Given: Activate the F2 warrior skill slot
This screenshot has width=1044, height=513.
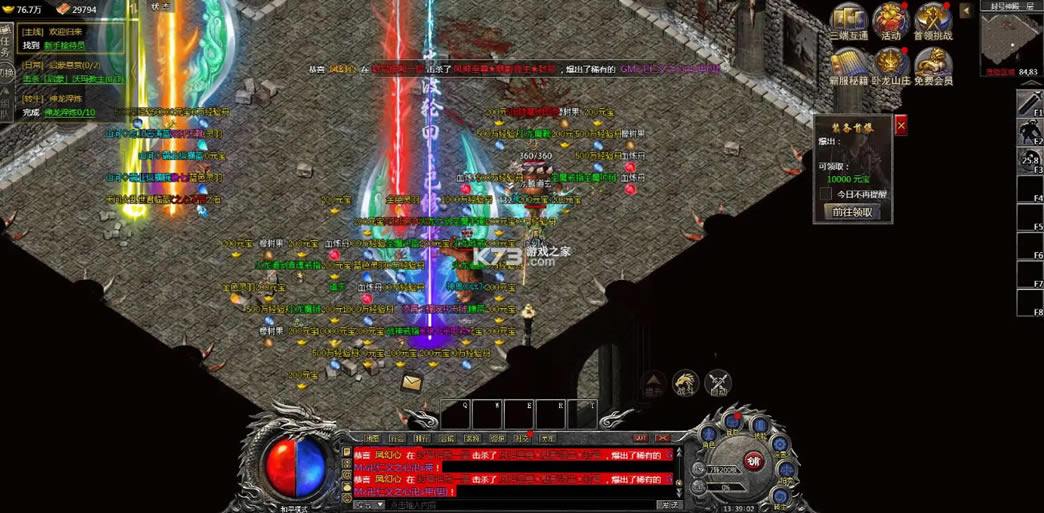Looking at the screenshot, I should [x=1029, y=132].
